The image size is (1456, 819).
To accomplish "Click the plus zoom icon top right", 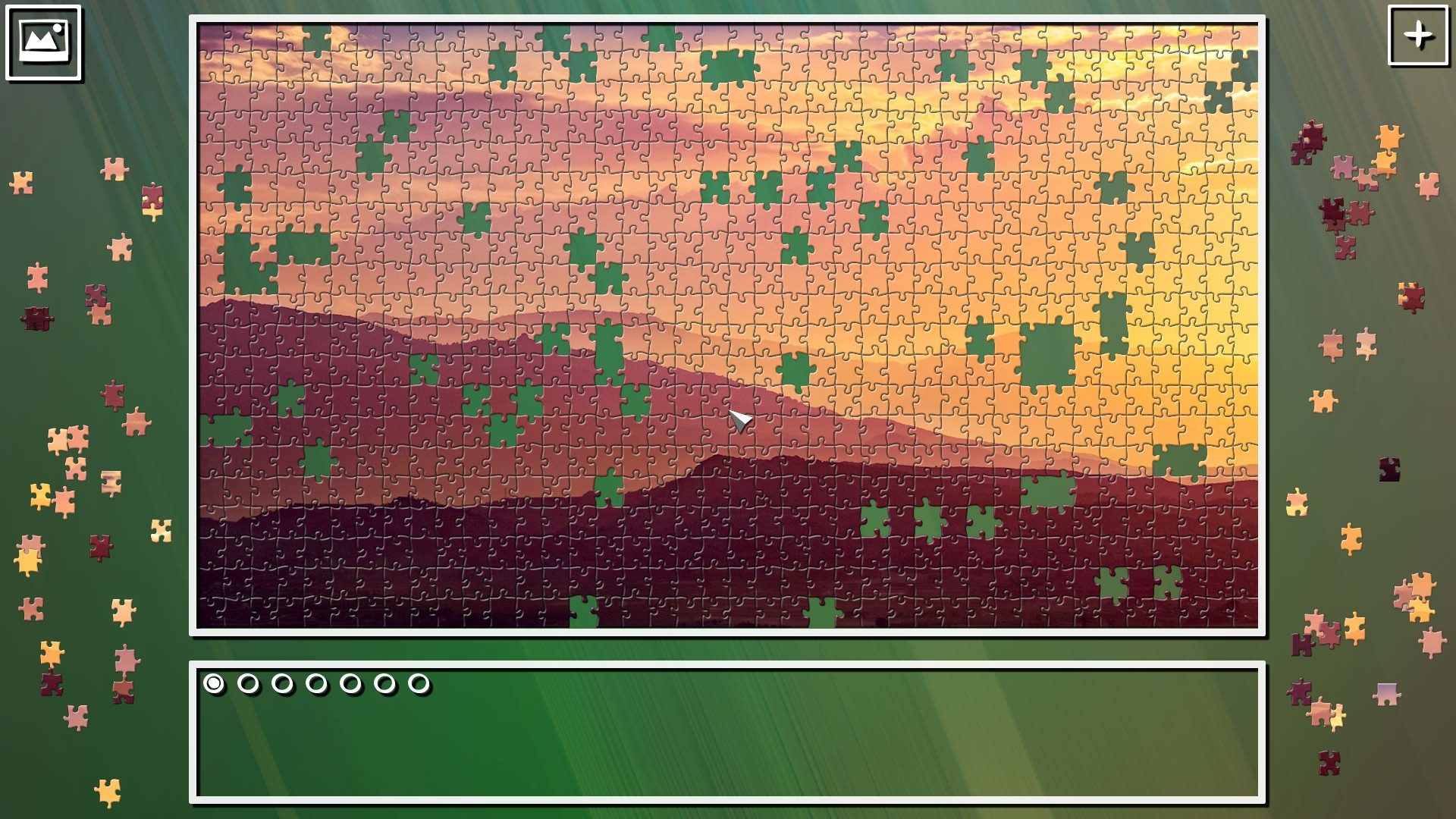I will [x=1420, y=36].
